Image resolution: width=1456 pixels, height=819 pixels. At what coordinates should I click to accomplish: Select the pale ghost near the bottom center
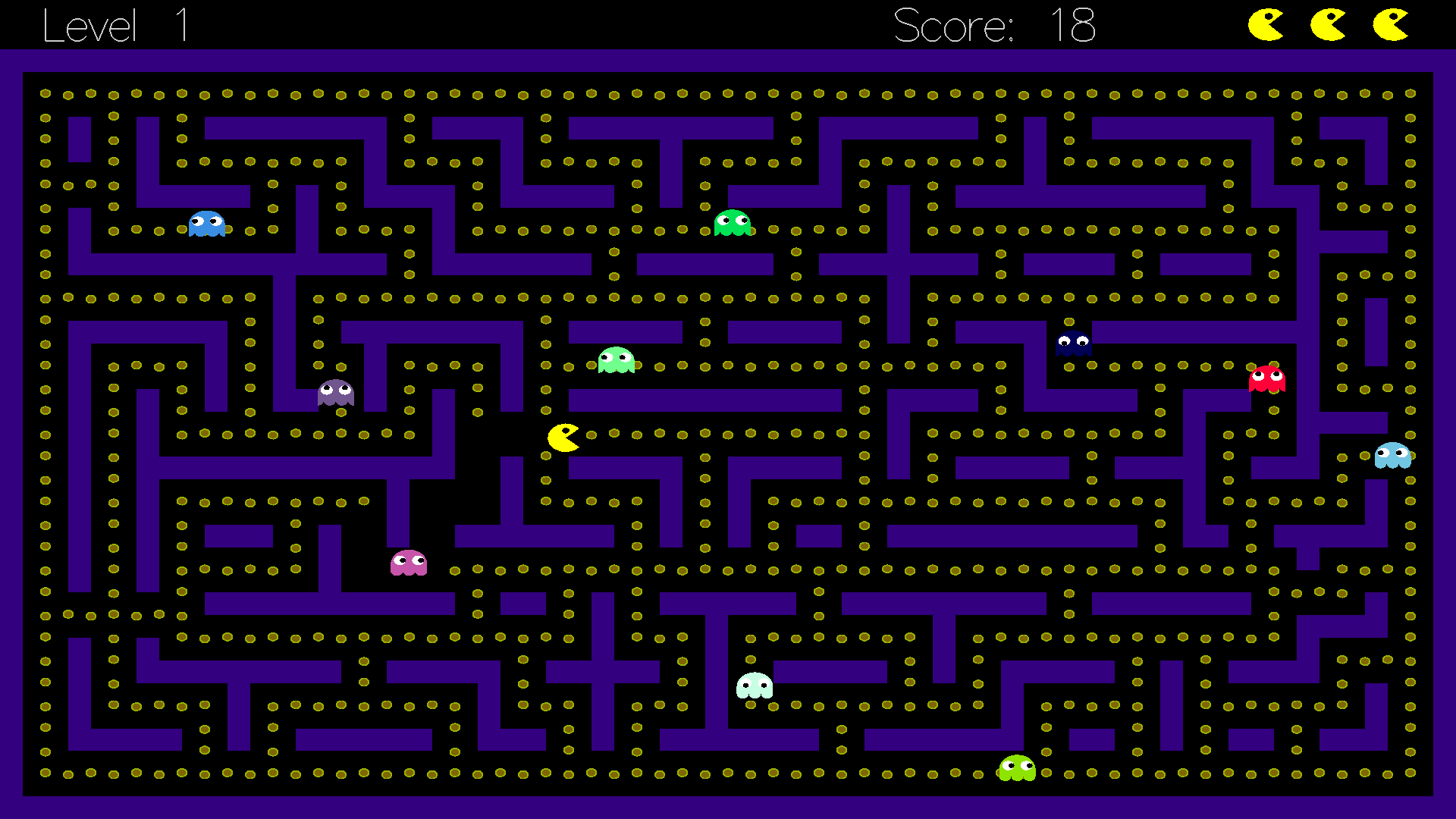[755, 687]
